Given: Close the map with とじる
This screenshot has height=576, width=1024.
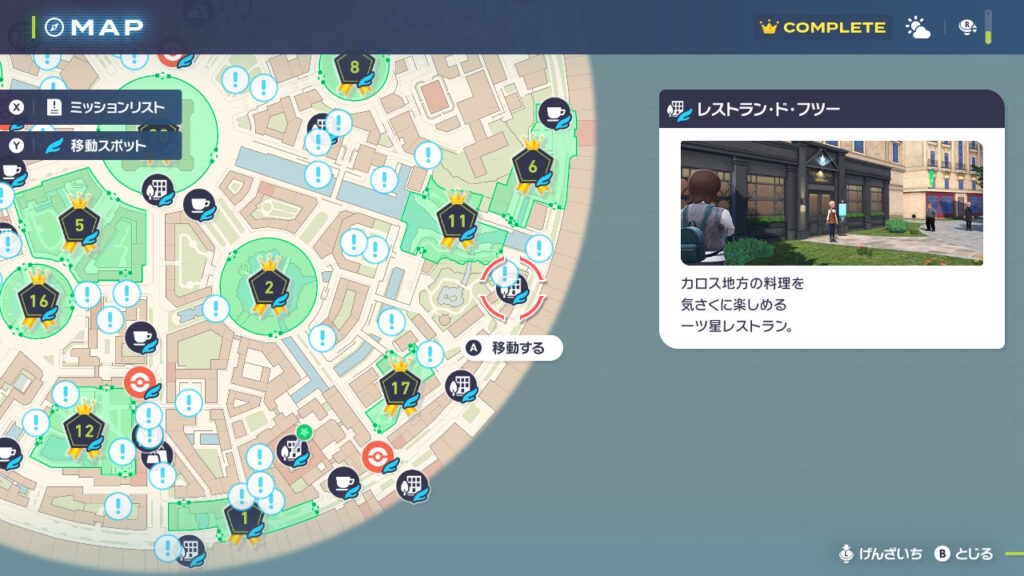Looking at the screenshot, I should [964, 554].
